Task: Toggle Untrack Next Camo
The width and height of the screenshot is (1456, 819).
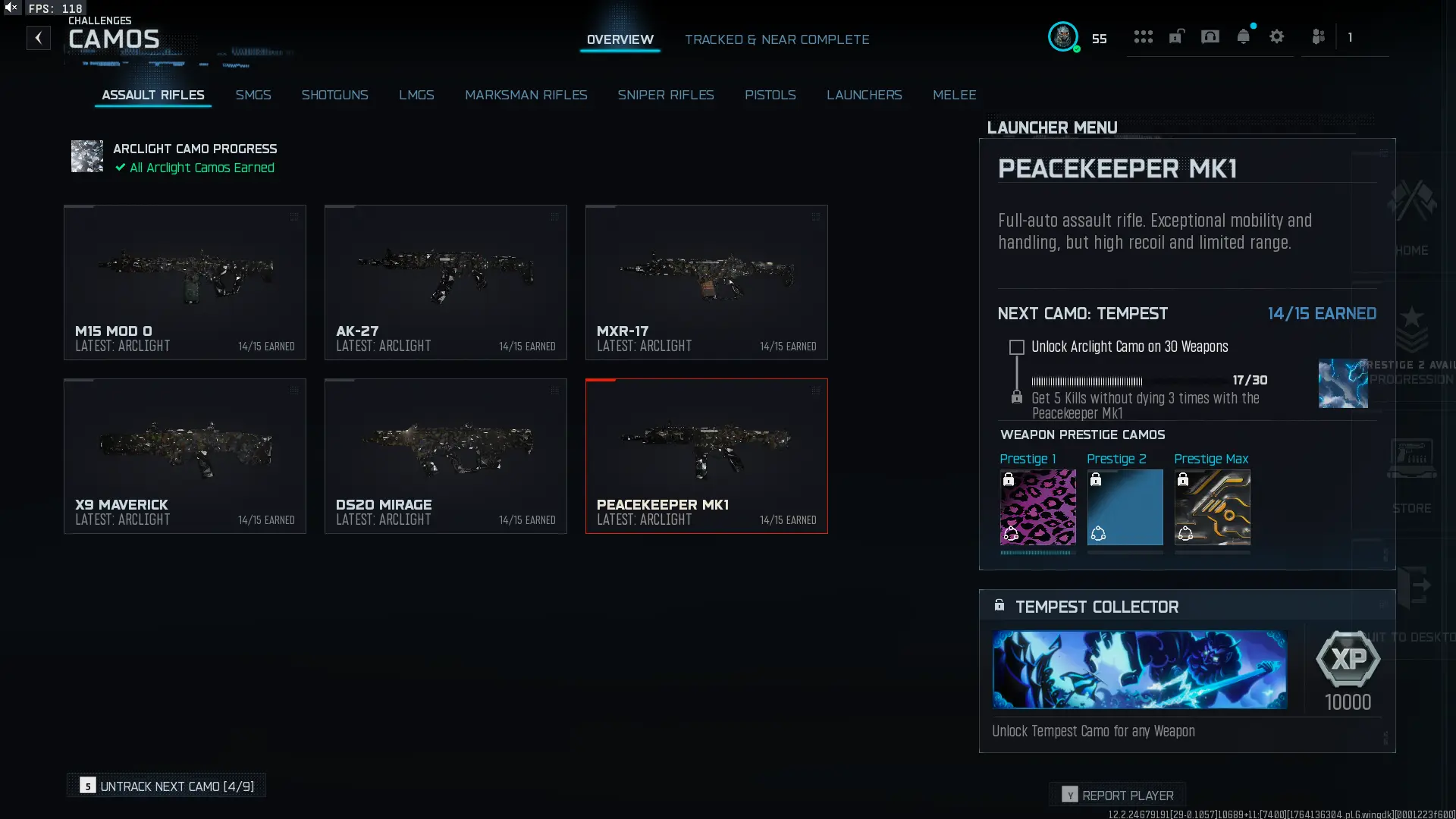Action: tap(166, 786)
